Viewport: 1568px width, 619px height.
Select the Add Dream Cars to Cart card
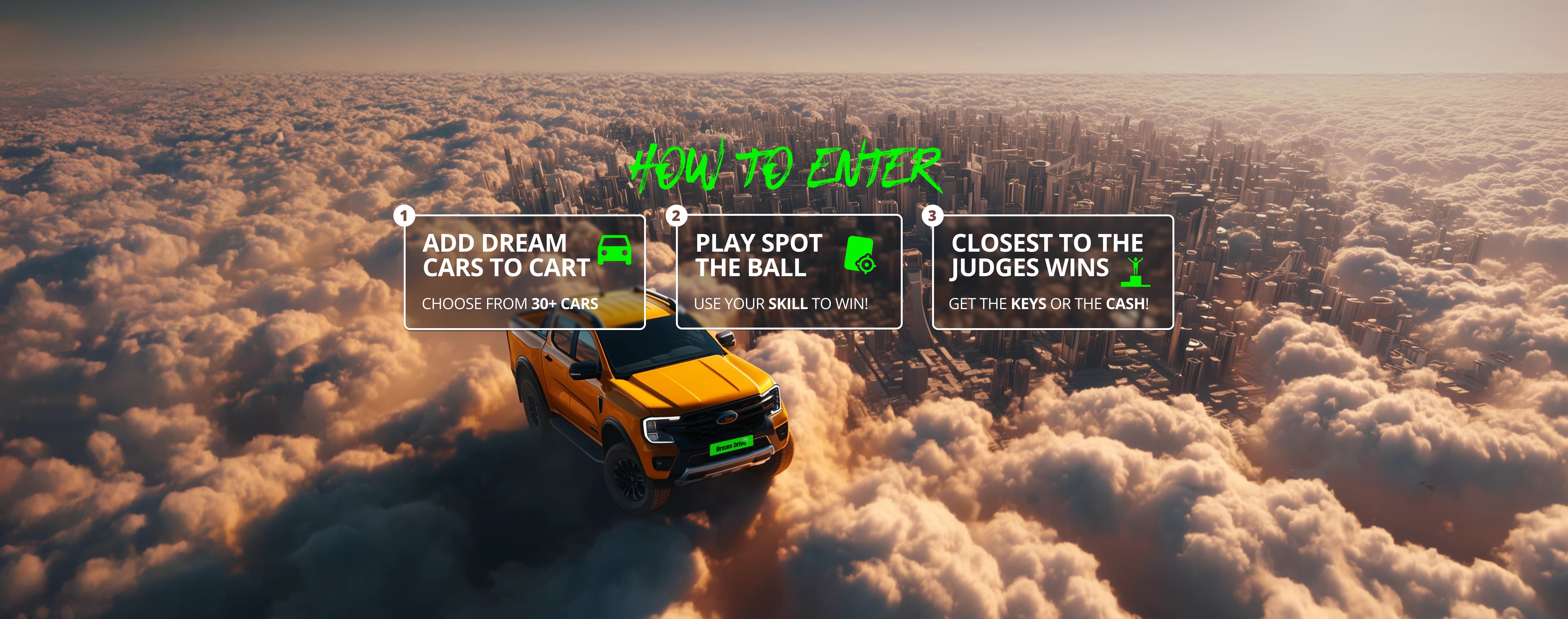(523, 272)
